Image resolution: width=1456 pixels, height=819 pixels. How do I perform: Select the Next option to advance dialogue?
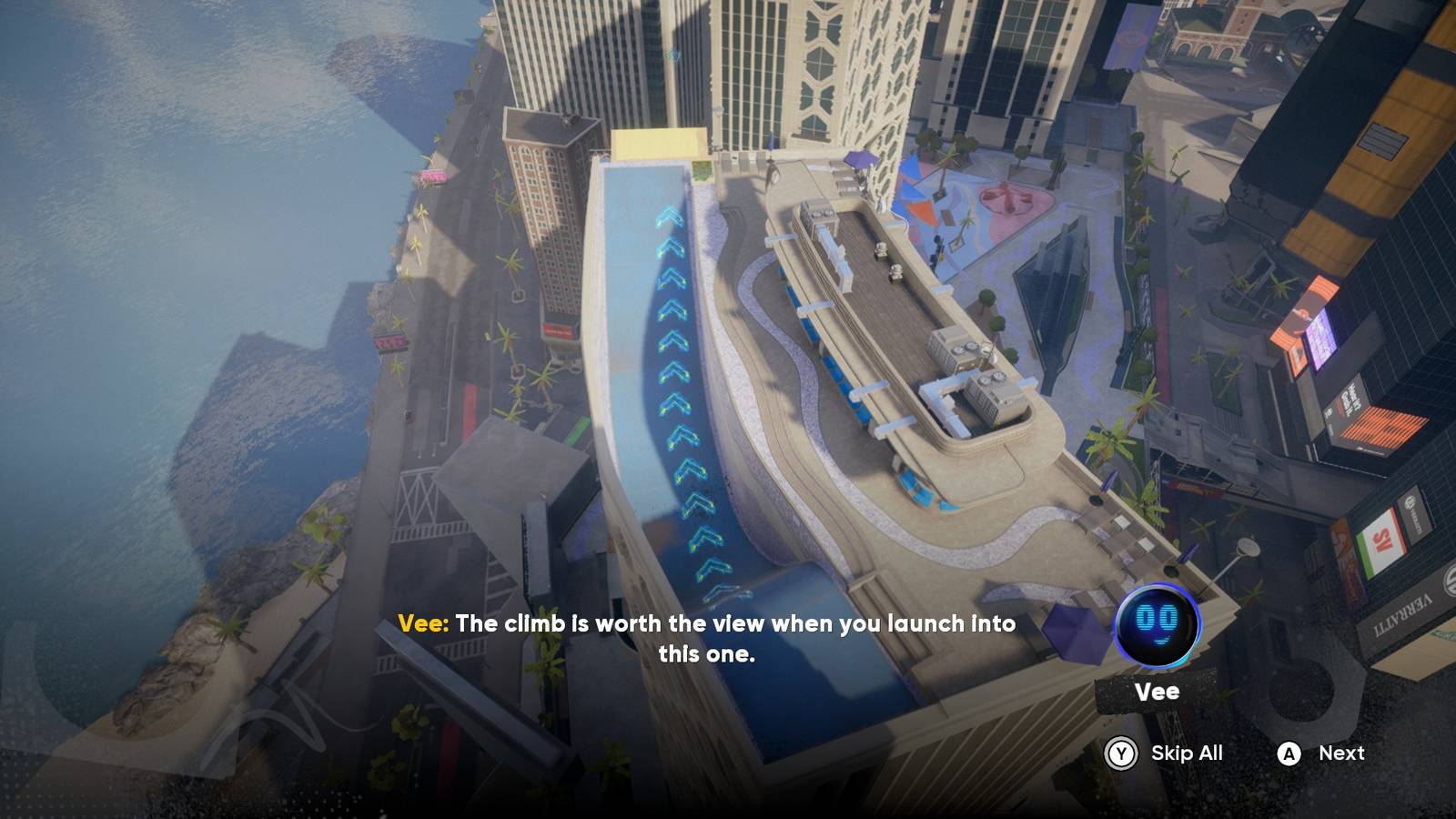pos(1340,753)
